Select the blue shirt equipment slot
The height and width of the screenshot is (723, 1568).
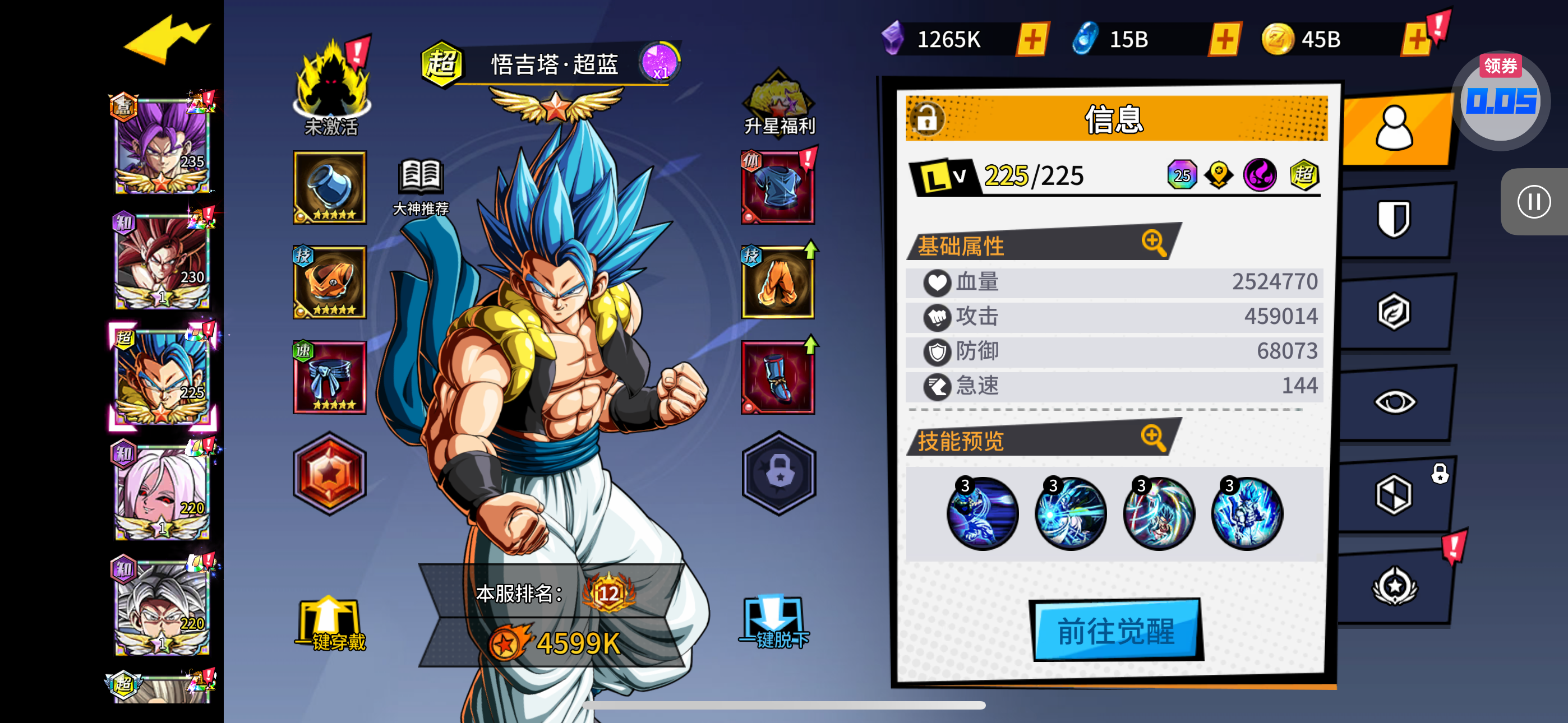coord(777,187)
